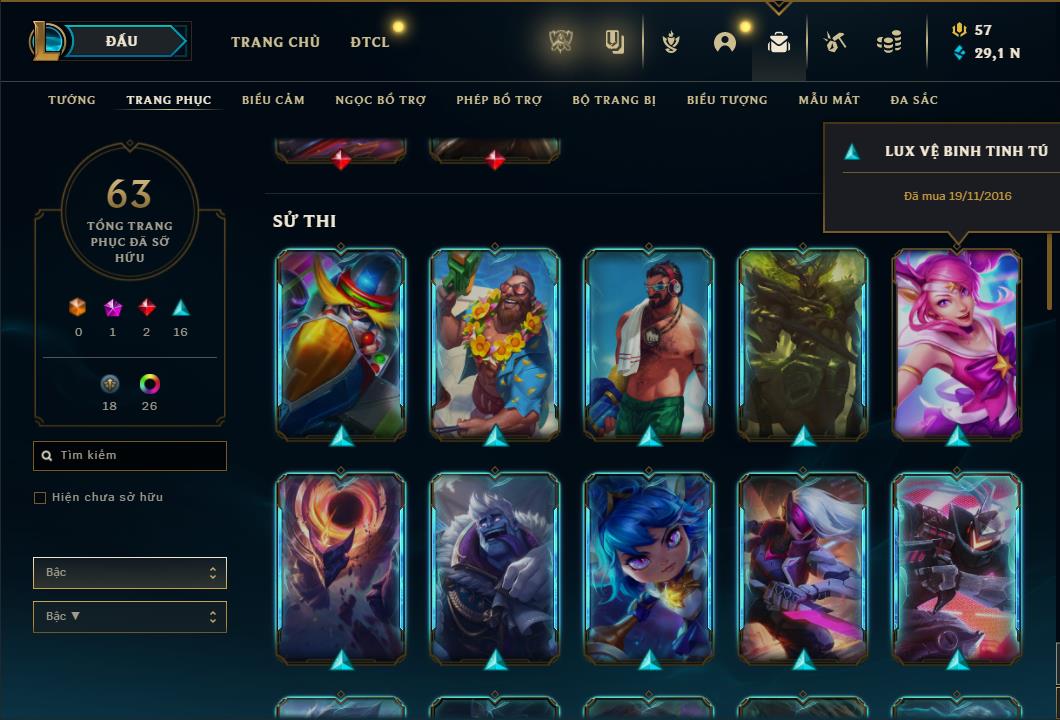Select the Star Guardian Lux skin card

click(957, 343)
